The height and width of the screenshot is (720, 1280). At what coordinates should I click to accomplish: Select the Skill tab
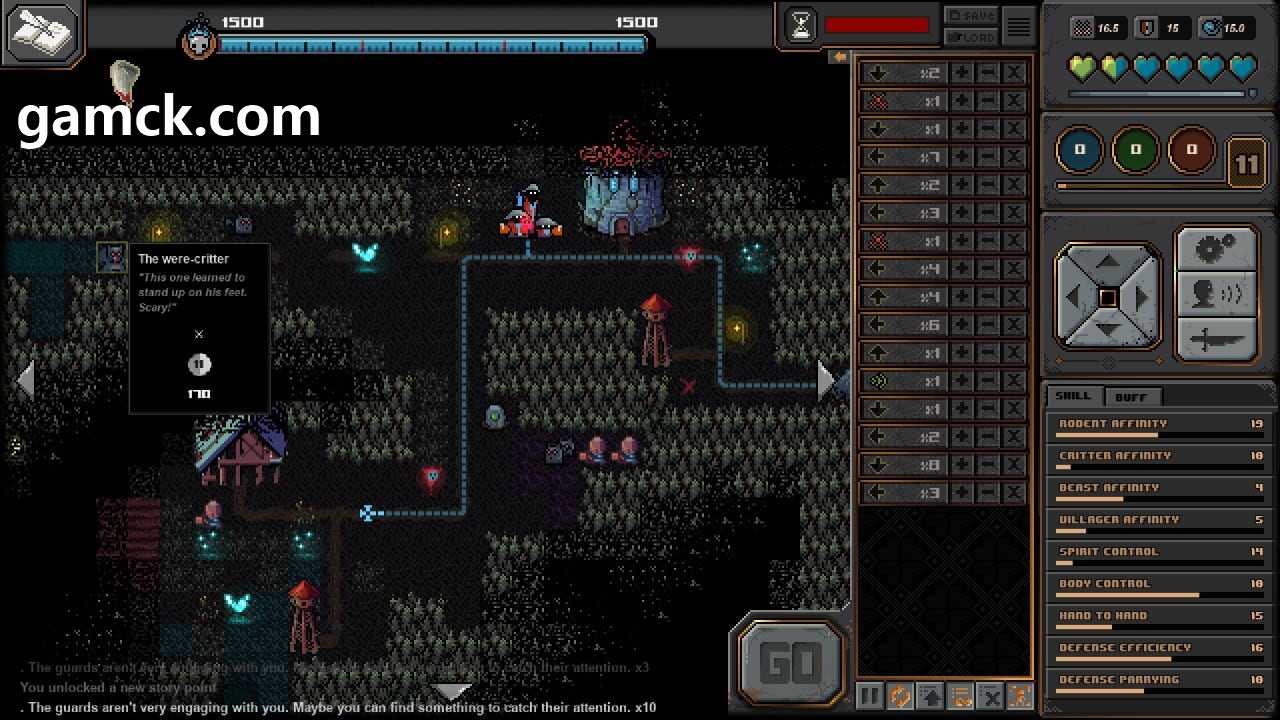(1073, 396)
